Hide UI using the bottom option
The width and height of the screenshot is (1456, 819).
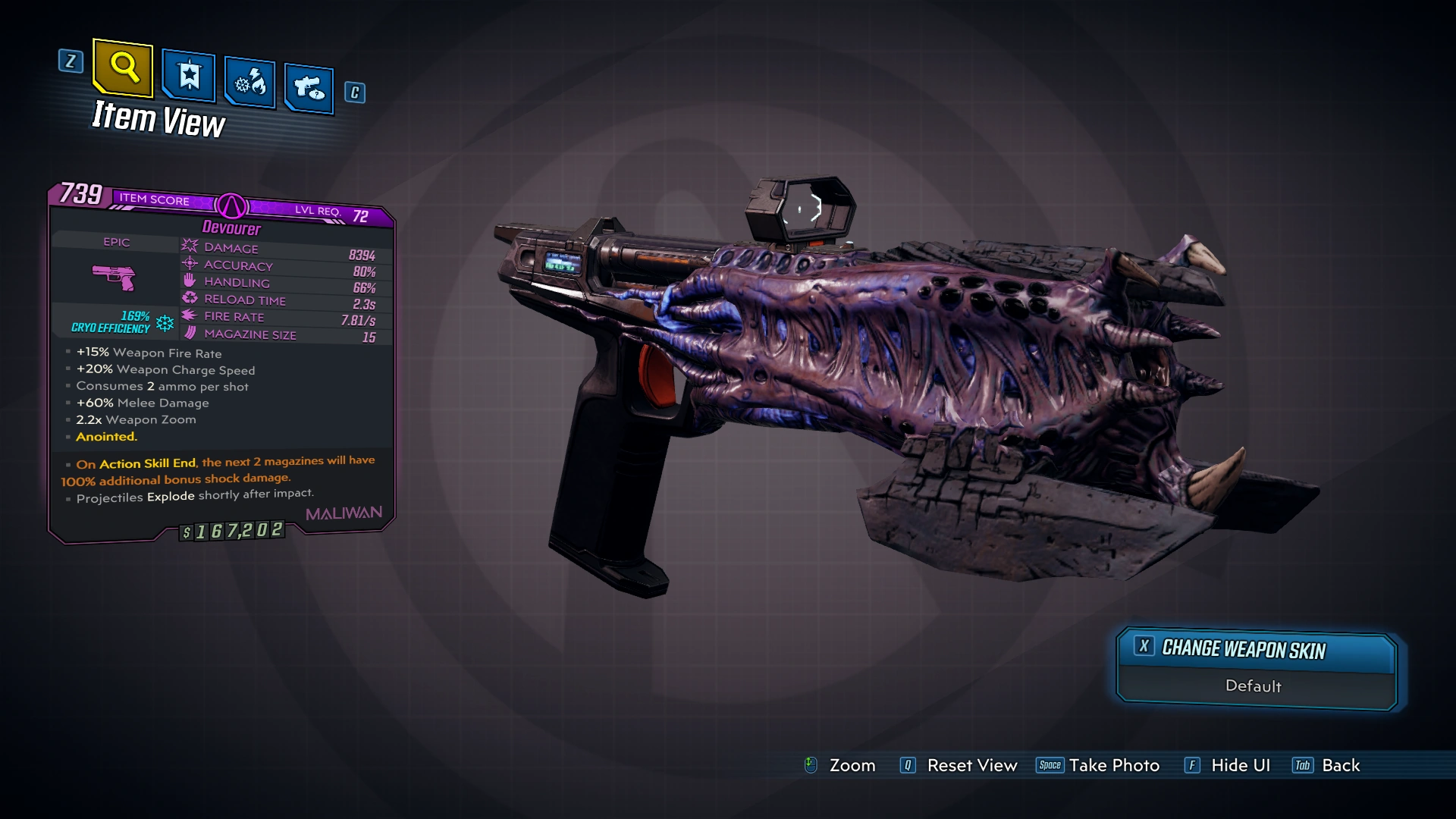pos(1227,766)
